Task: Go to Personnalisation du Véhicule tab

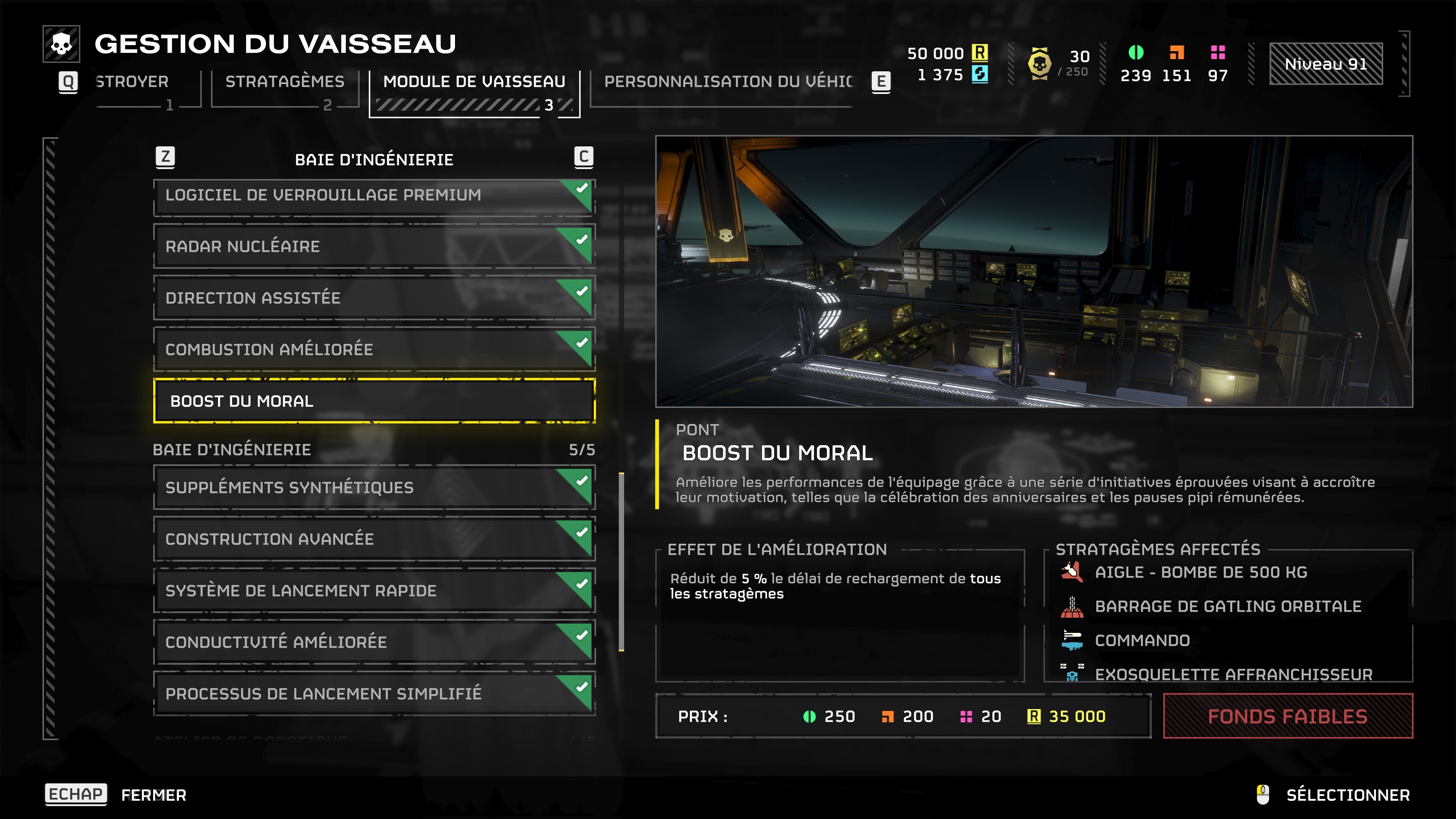Action: point(728,82)
